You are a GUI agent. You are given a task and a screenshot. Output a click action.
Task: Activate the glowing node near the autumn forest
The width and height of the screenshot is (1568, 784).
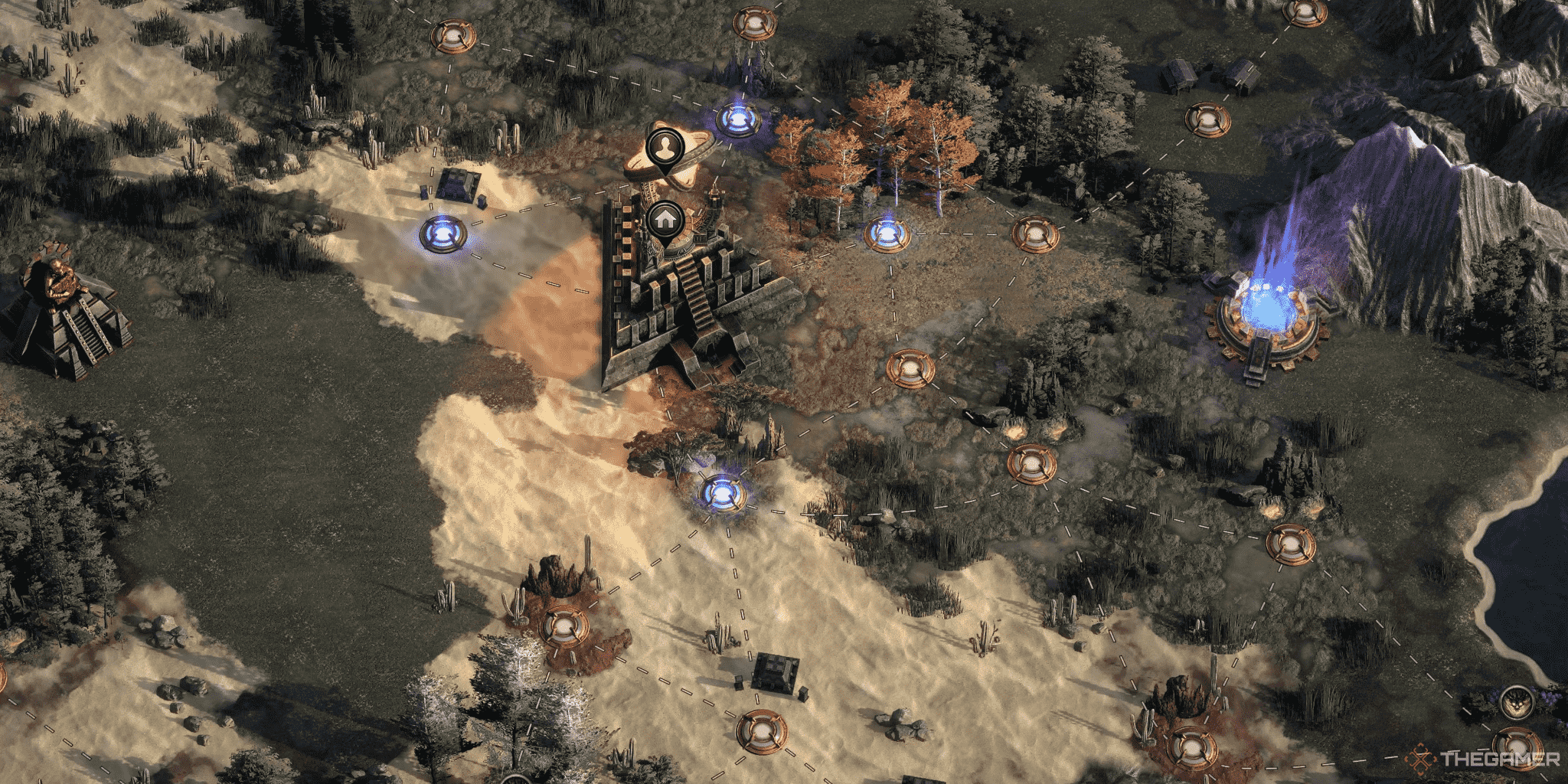tap(888, 234)
